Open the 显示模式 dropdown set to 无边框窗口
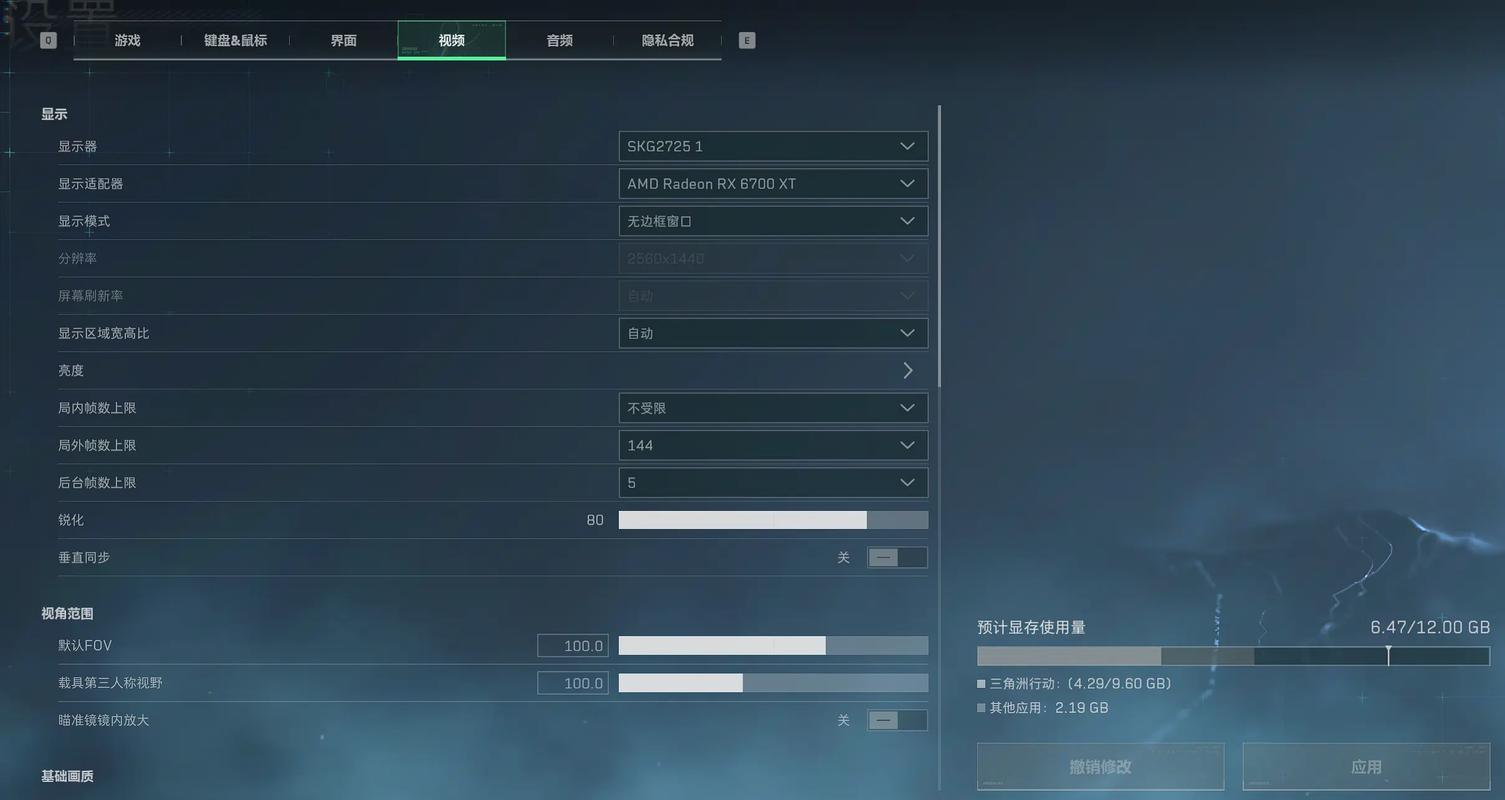 point(772,220)
